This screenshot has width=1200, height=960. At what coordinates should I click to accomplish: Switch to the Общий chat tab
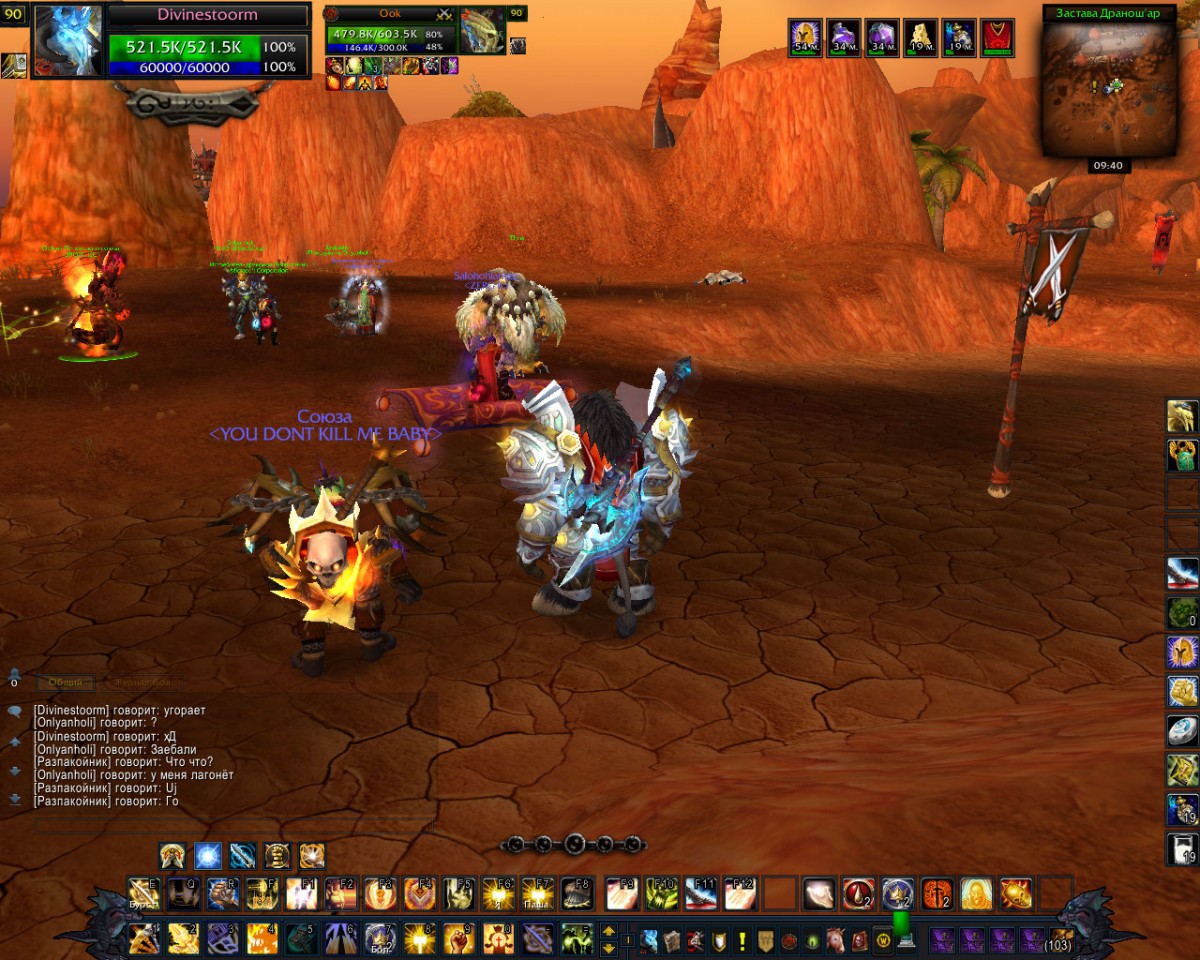coord(67,683)
